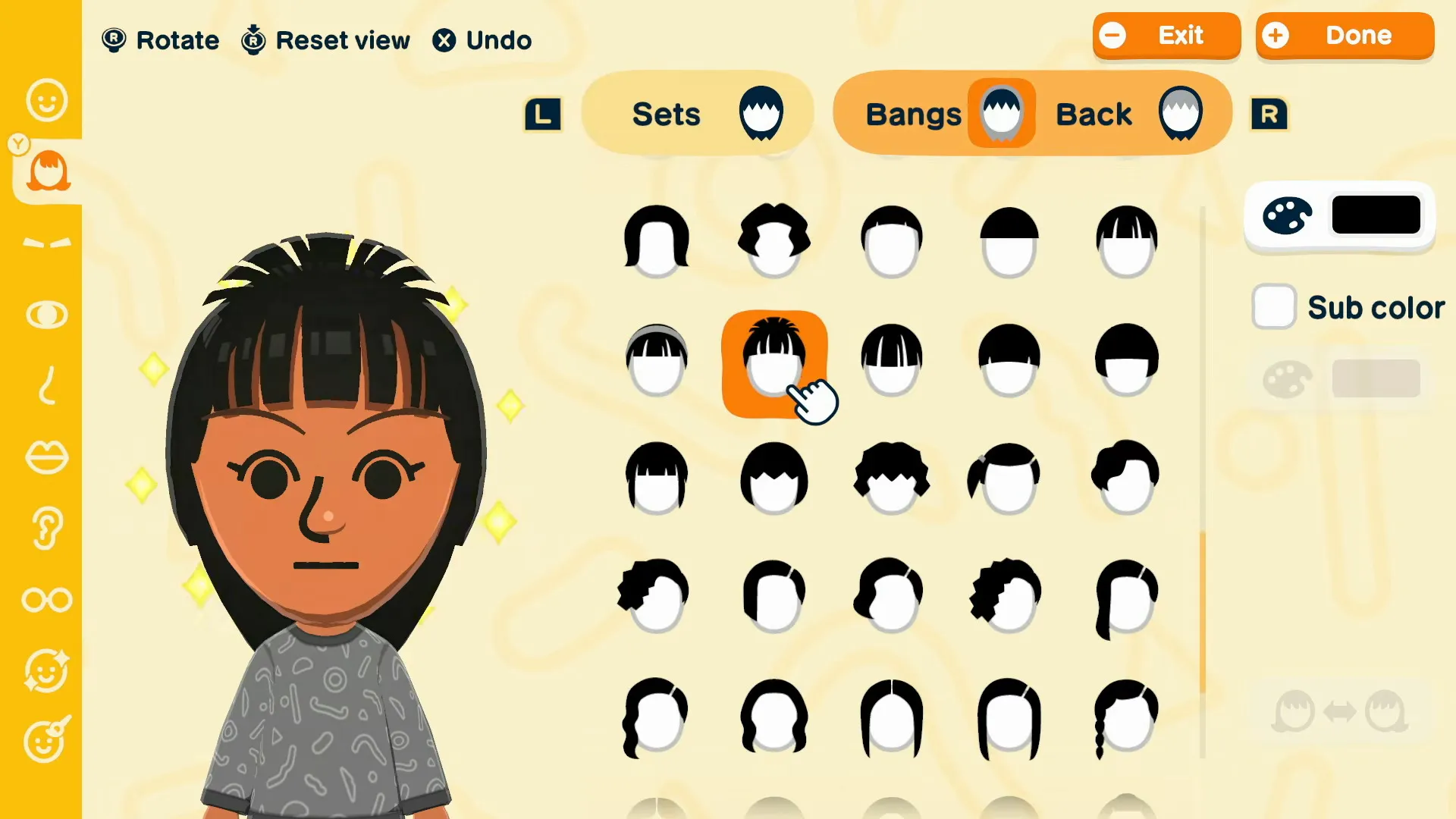Click the Reset view control
The height and width of the screenshot is (819, 1456).
(325, 39)
